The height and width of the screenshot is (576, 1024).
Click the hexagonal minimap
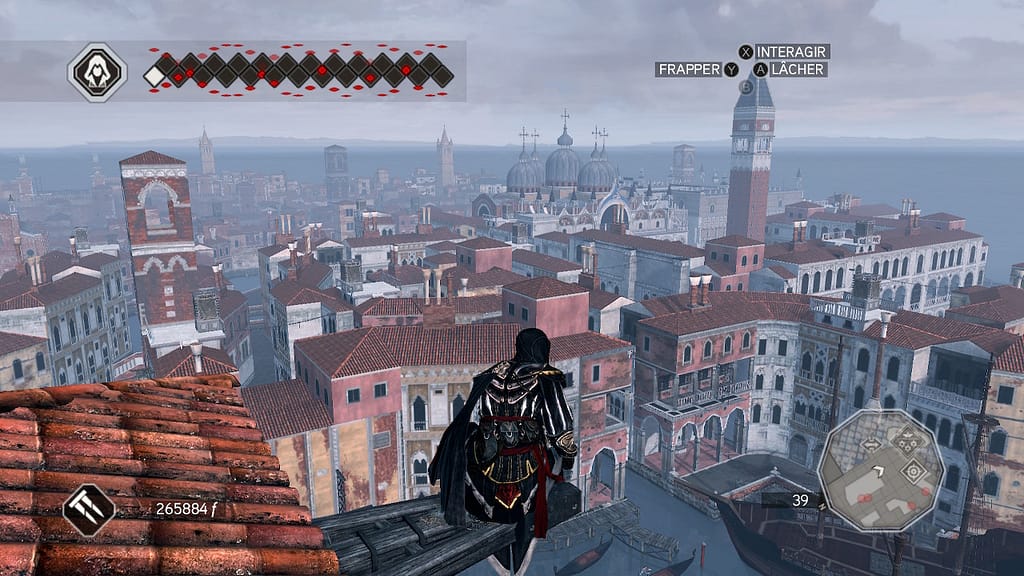point(881,470)
